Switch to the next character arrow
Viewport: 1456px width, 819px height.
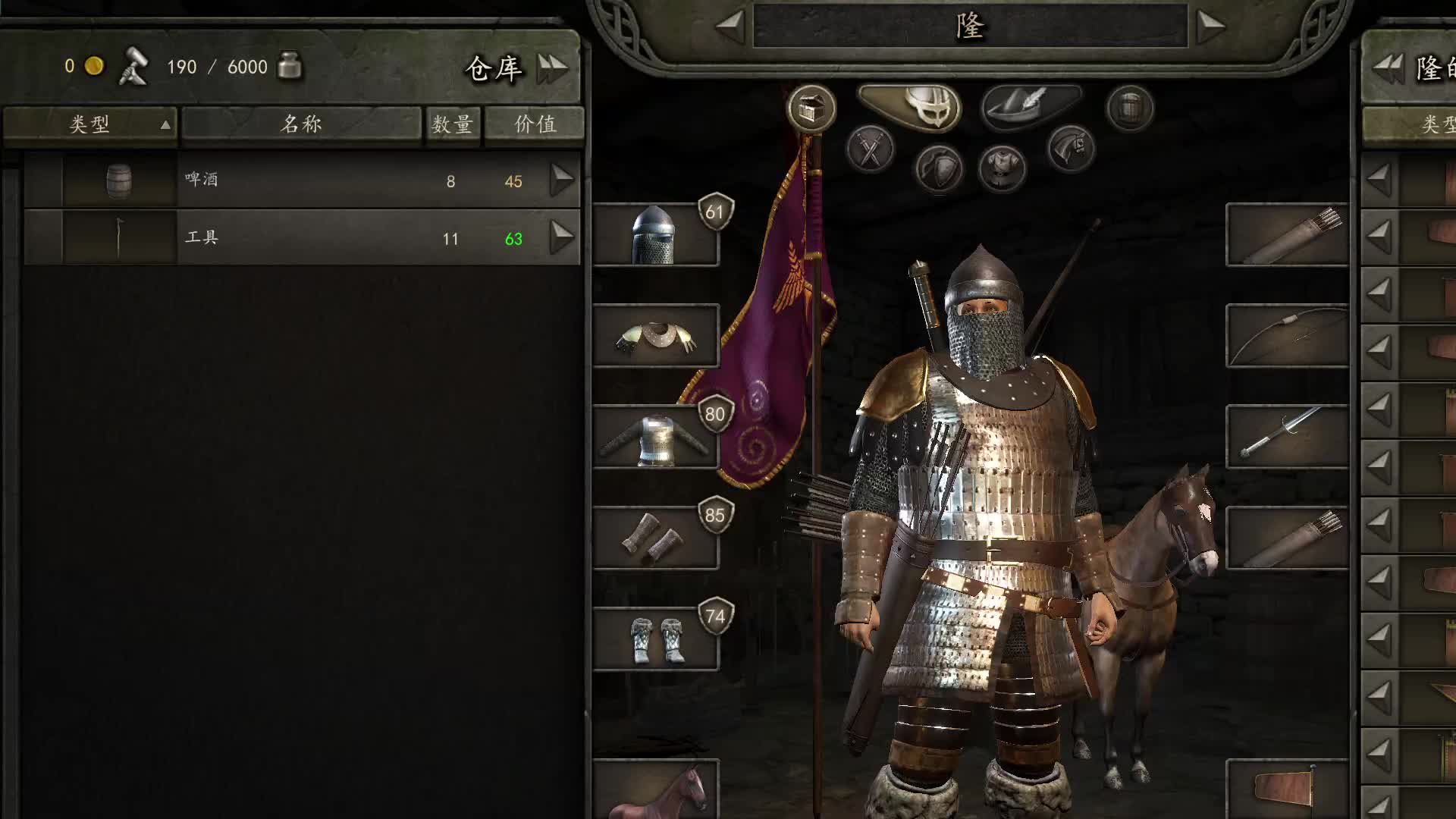[1210, 27]
